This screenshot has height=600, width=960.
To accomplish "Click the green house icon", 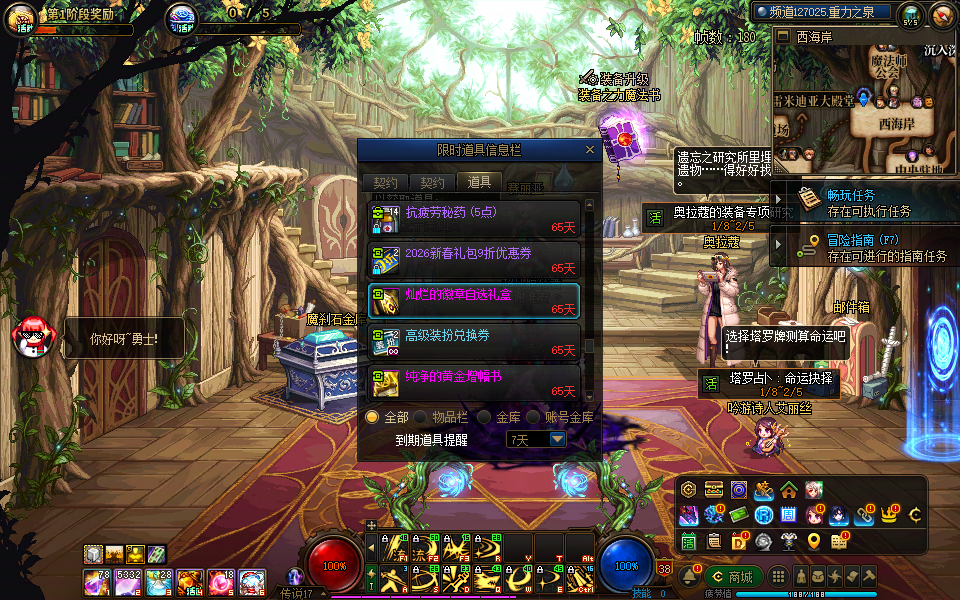I will tap(789, 490).
